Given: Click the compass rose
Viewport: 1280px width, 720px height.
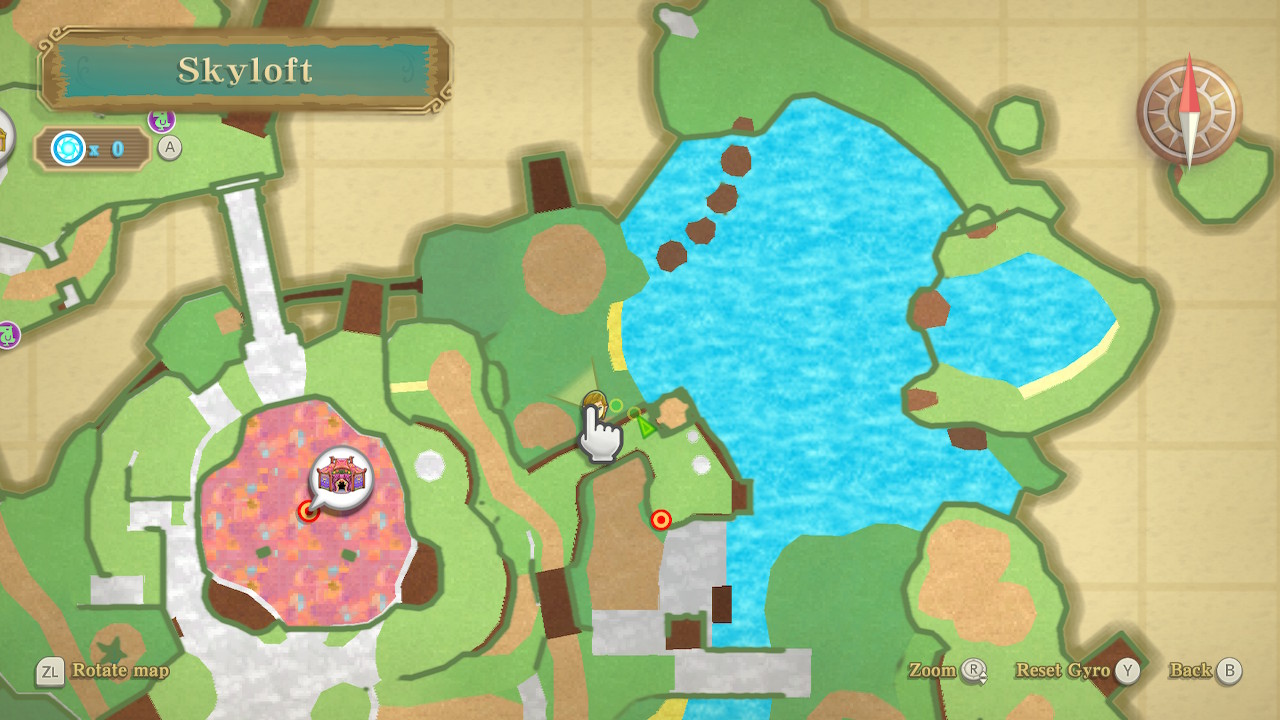Looking at the screenshot, I should (x=1189, y=111).
